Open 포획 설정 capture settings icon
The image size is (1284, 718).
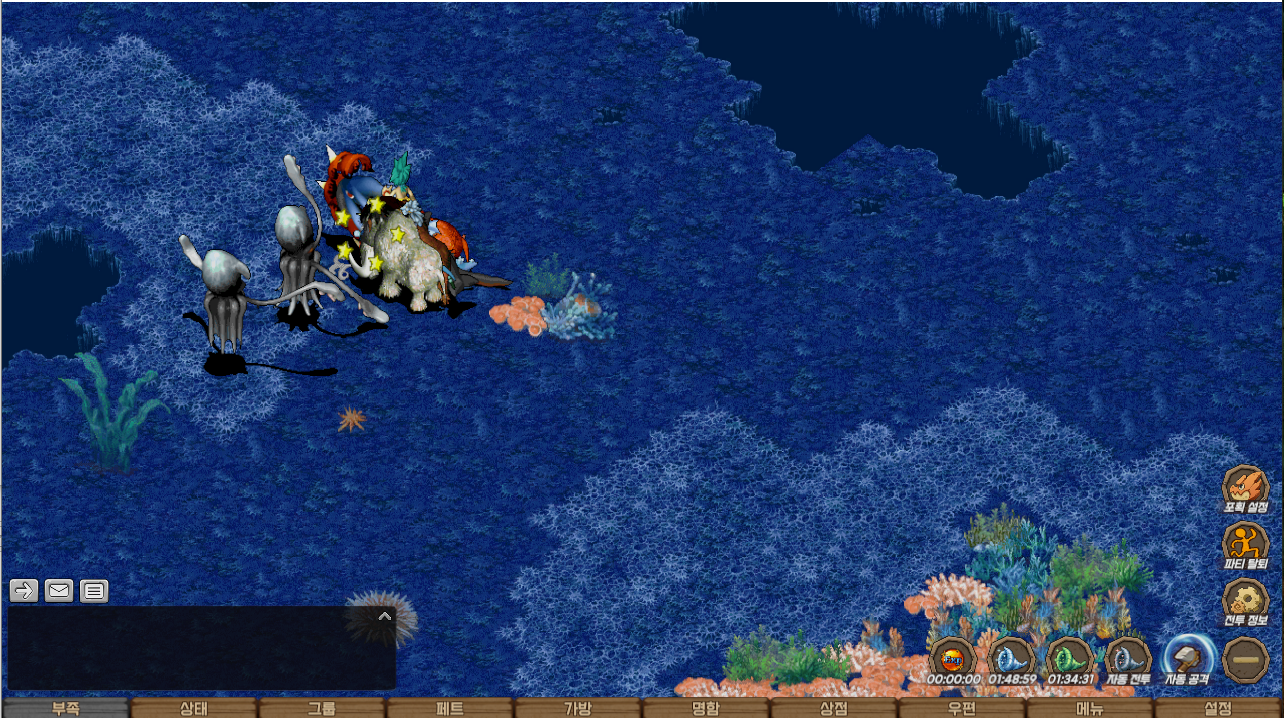[1245, 487]
